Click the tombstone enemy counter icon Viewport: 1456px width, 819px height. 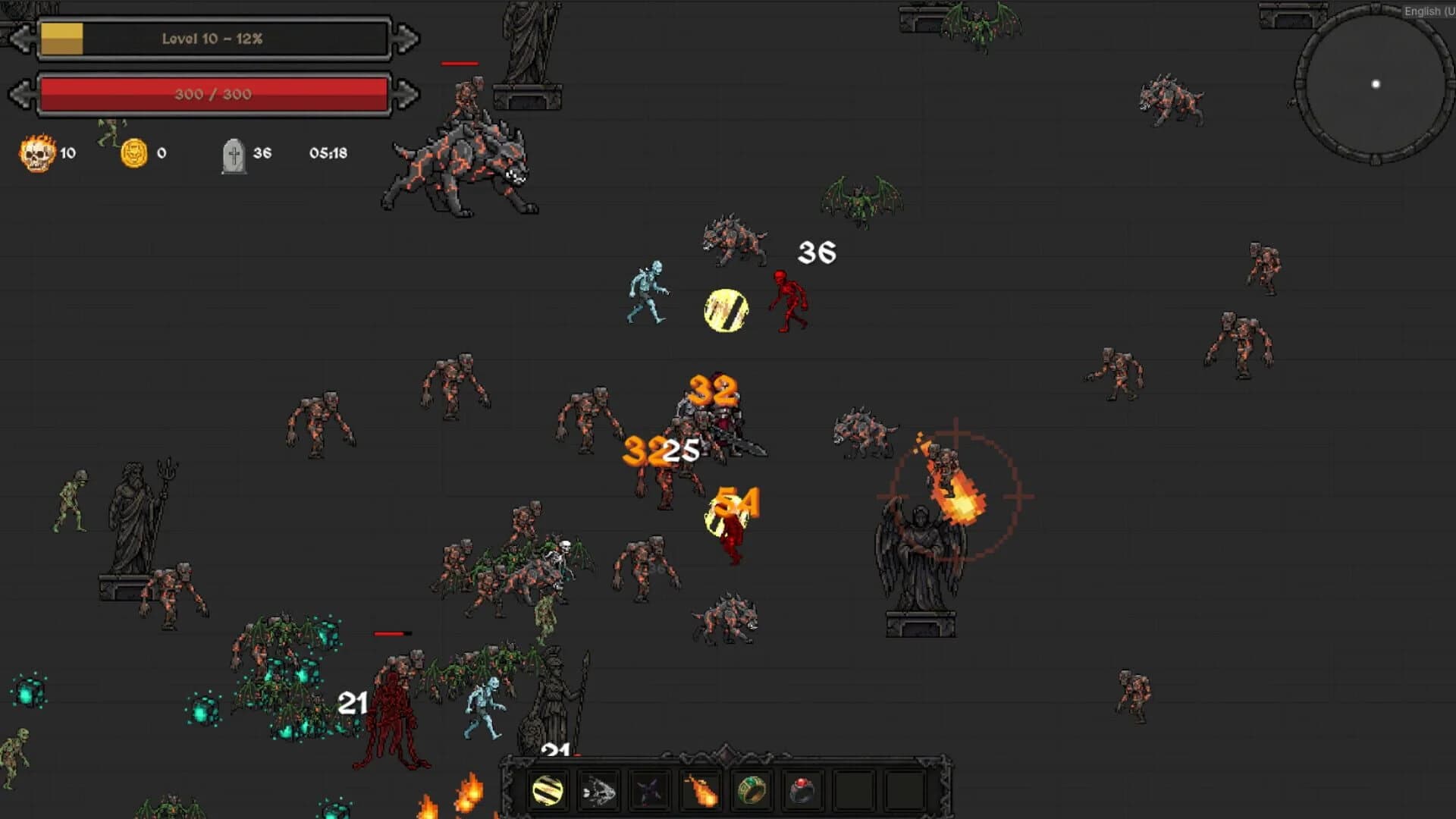(234, 152)
